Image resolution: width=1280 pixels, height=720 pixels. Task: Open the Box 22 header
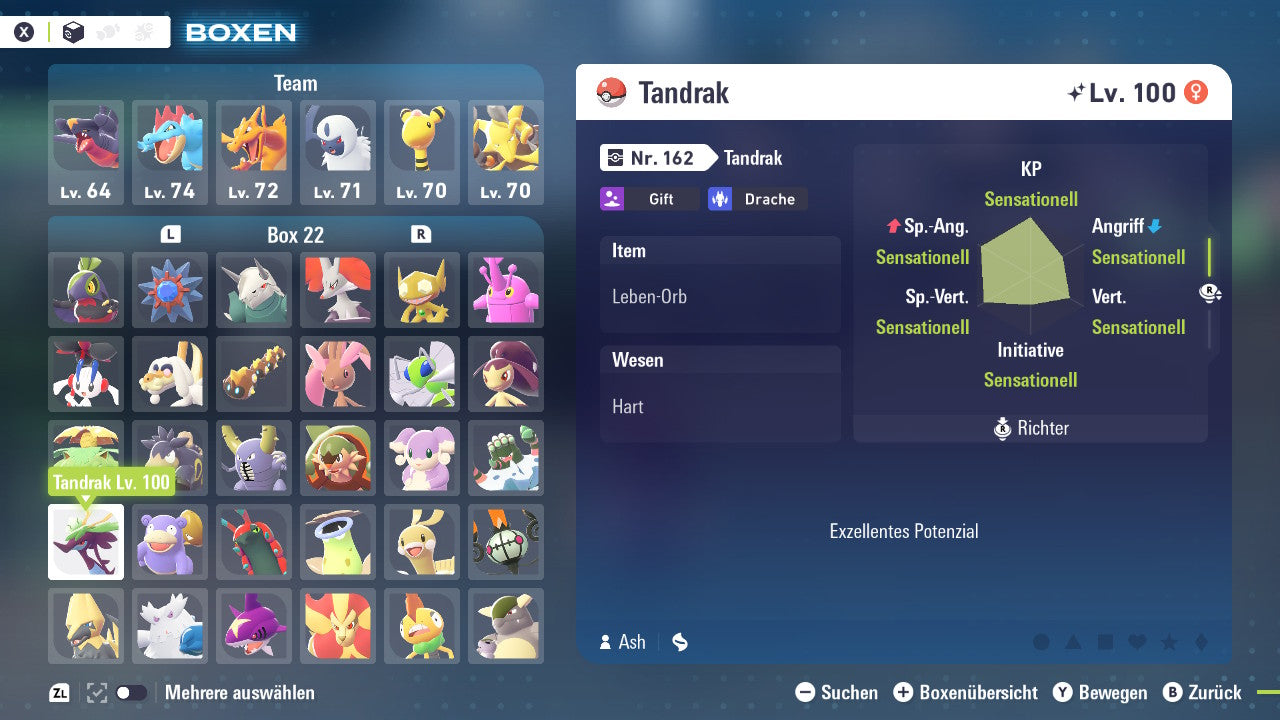(296, 234)
